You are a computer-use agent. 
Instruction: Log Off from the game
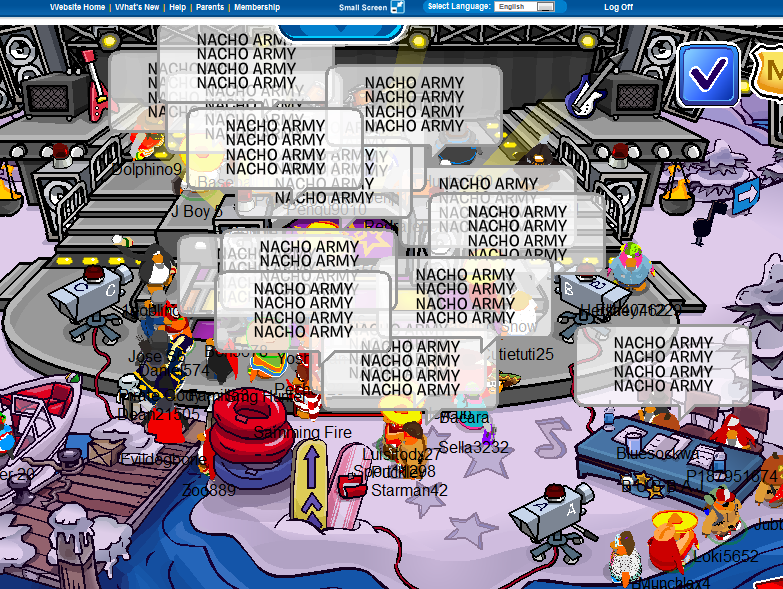tap(618, 7)
